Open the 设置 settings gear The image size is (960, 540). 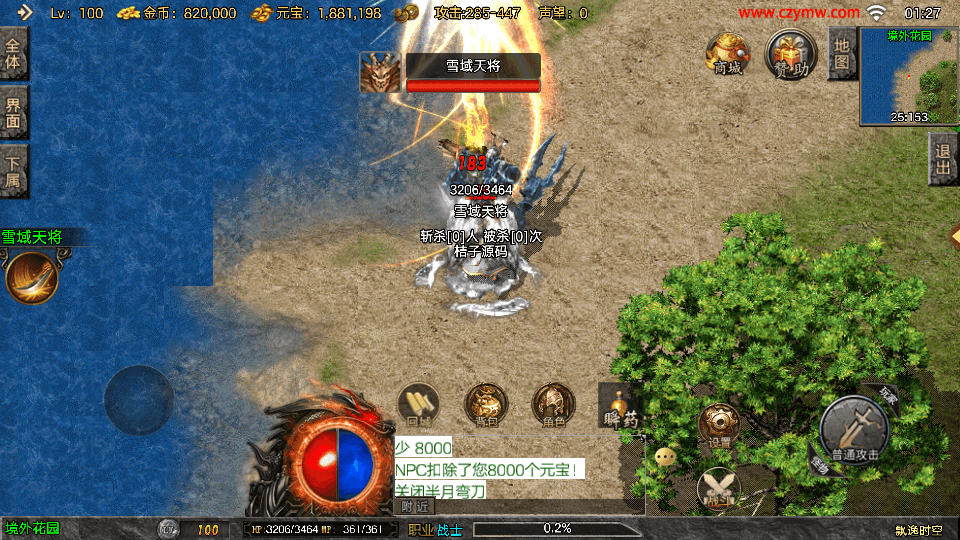(x=719, y=424)
